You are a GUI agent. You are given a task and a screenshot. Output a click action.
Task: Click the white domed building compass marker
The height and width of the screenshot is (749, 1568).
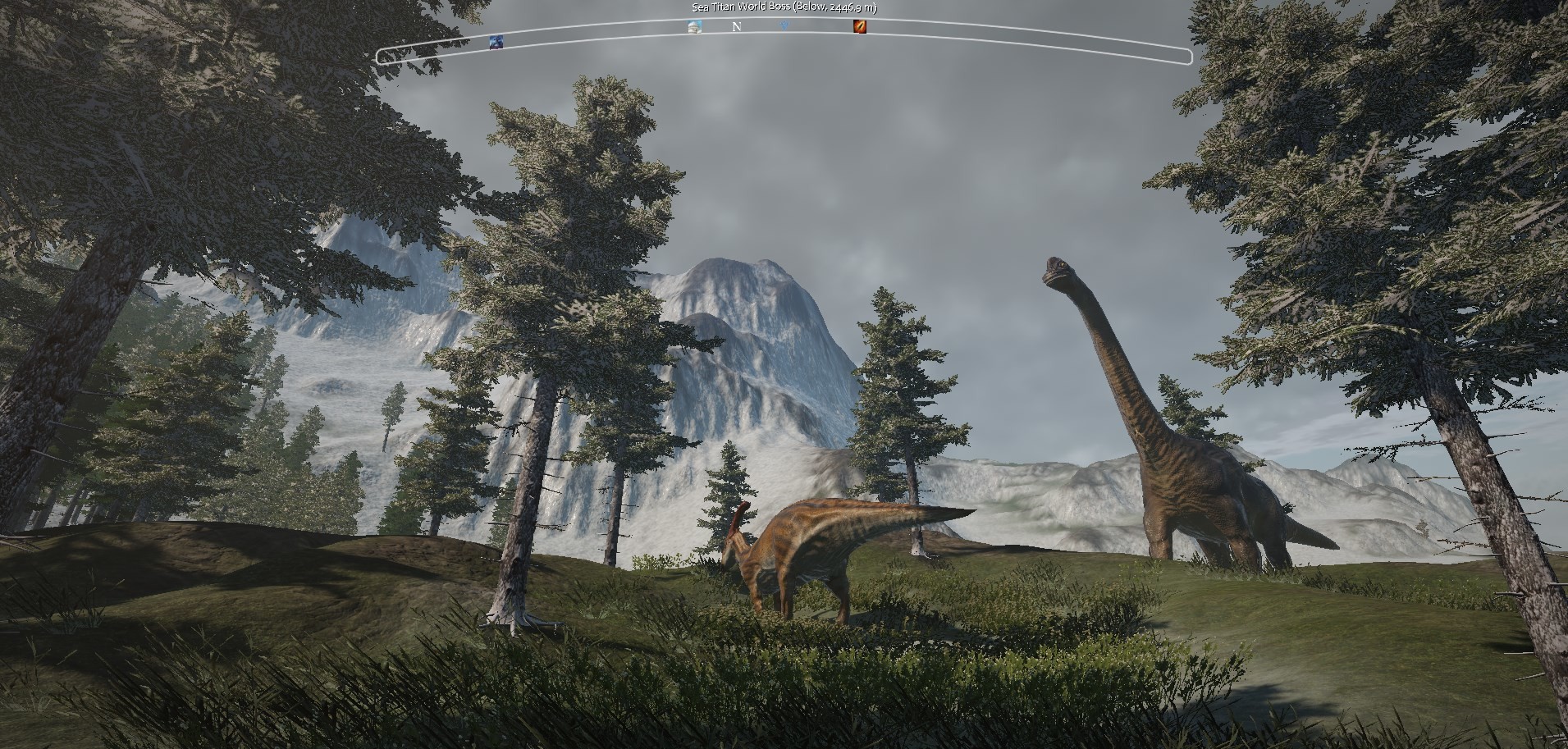694,26
